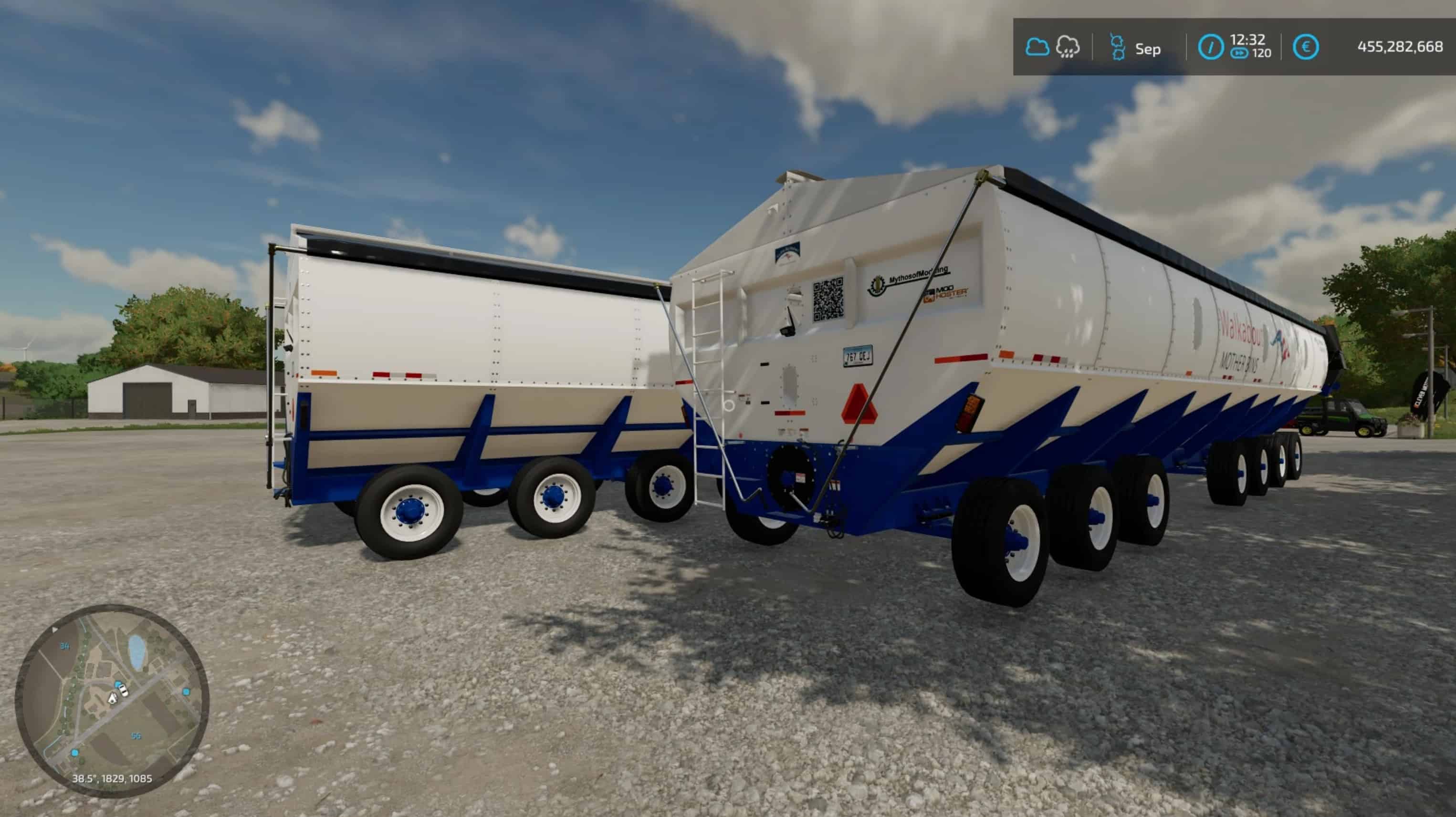Click the coordinates text below the minimap

click(113, 779)
